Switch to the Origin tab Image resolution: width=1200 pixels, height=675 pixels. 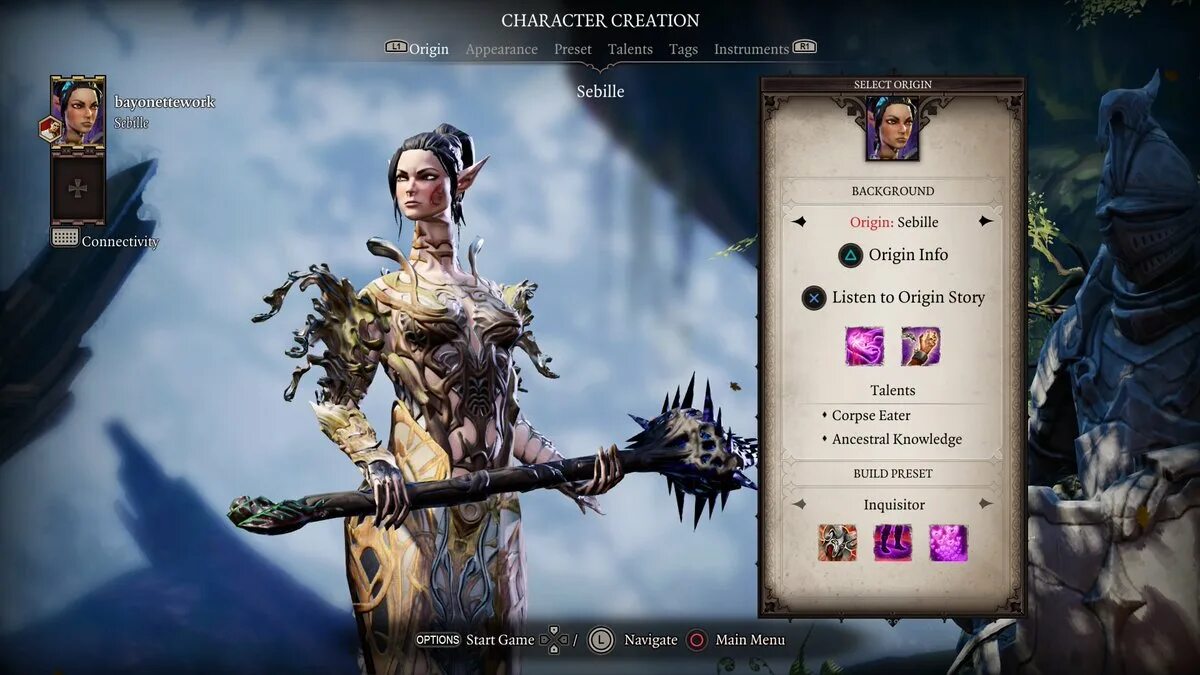(x=428, y=49)
